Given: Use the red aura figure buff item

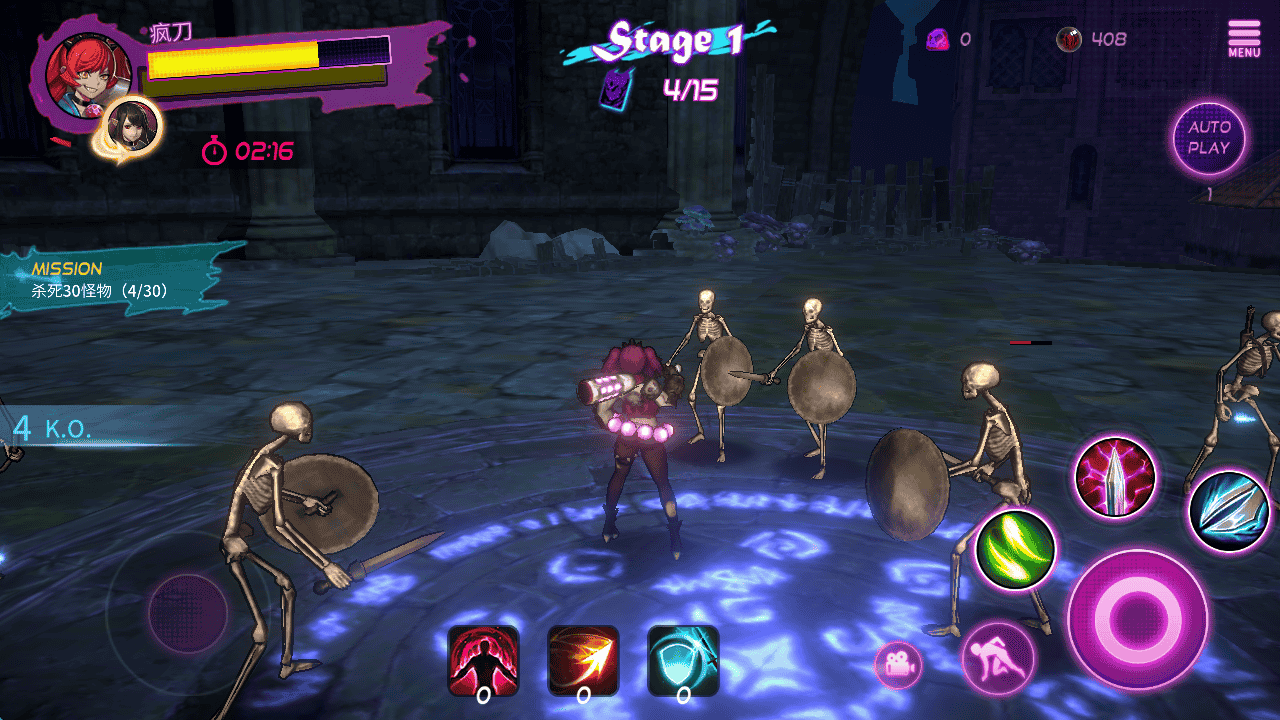Looking at the screenshot, I should (x=483, y=660).
